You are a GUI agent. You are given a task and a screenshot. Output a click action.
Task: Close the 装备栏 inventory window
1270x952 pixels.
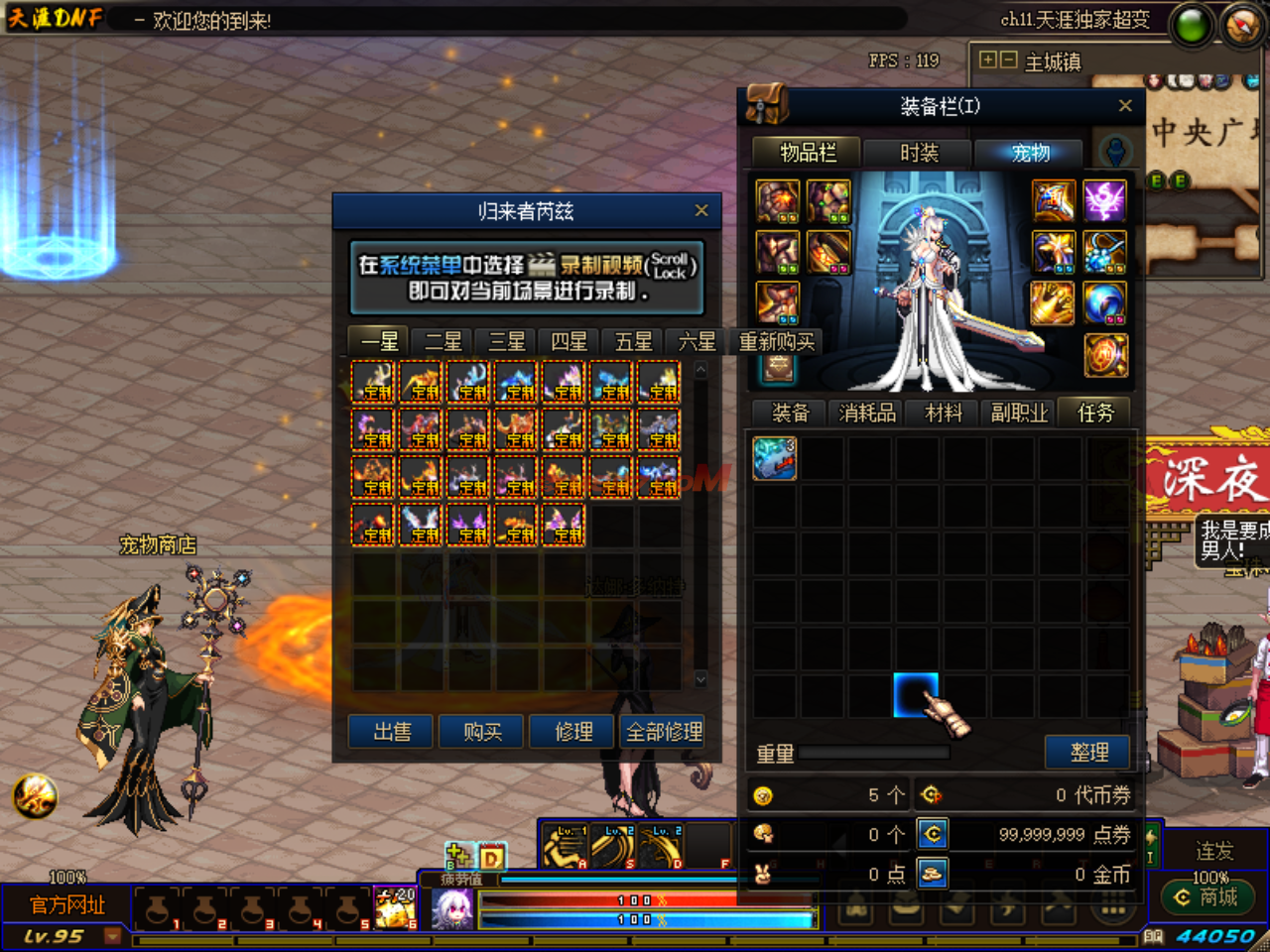click(x=1125, y=106)
